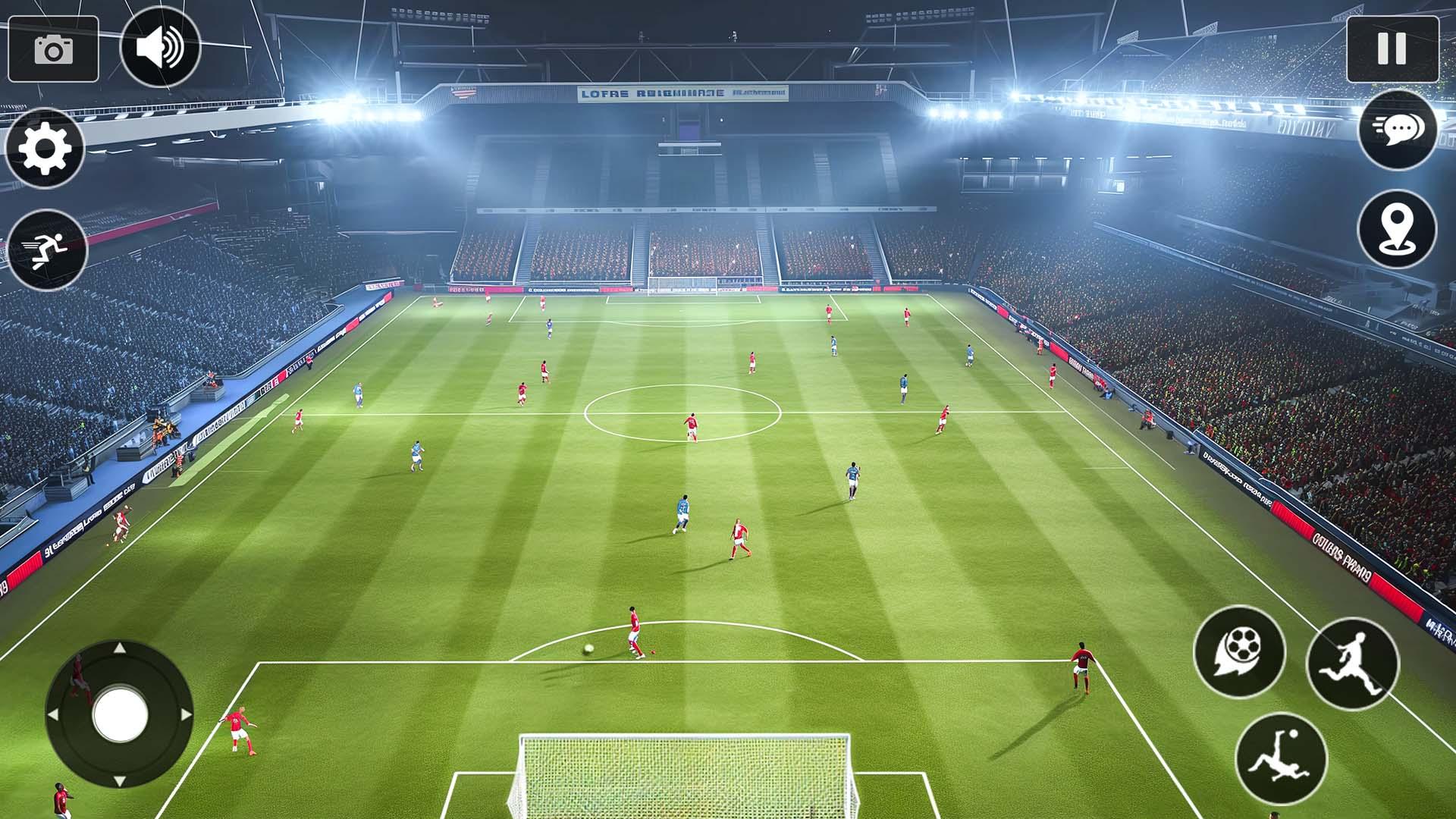Open the gear settings menu

pyautogui.click(x=45, y=148)
